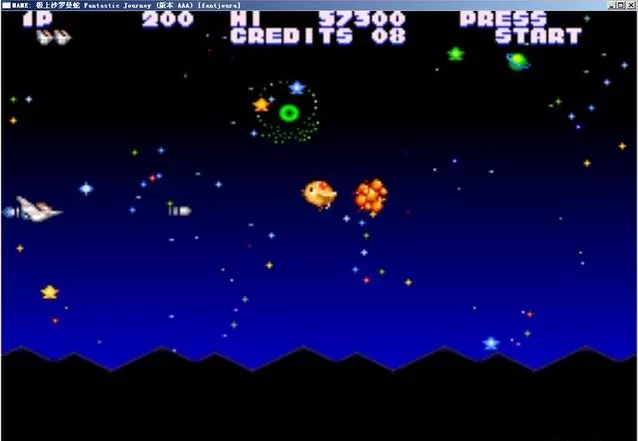Close the MAME window
Image resolution: width=638 pixels, height=441 pixels.
pyautogui.click(x=631, y=5)
